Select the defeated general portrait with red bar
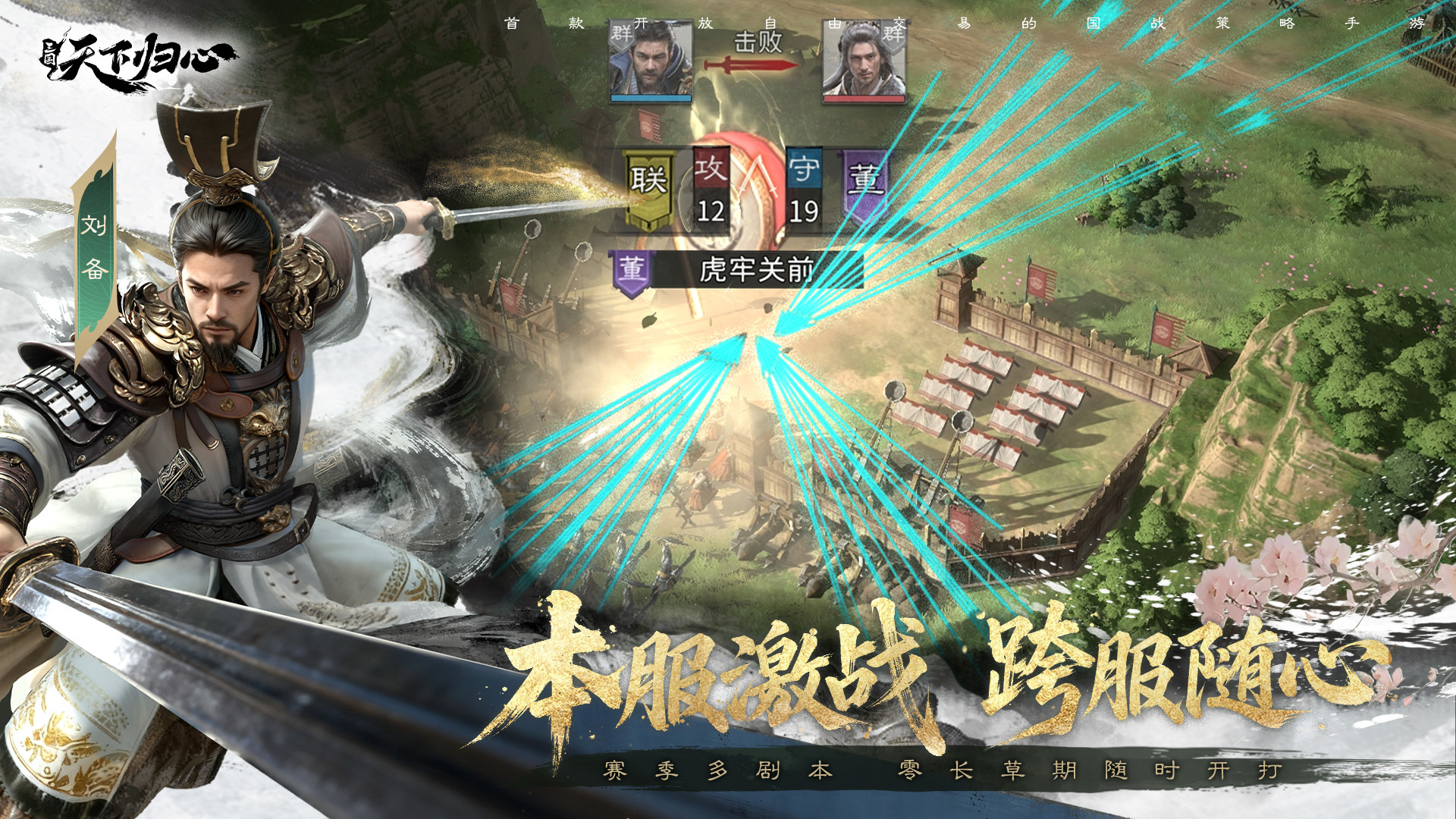The image size is (1456, 819). (x=864, y=62)
